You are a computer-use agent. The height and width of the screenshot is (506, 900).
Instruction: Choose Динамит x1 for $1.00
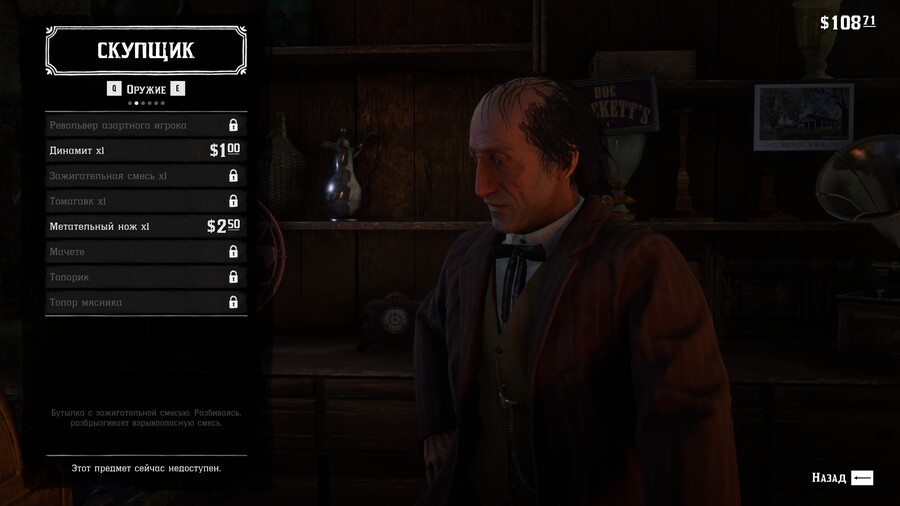coord(145,151)
